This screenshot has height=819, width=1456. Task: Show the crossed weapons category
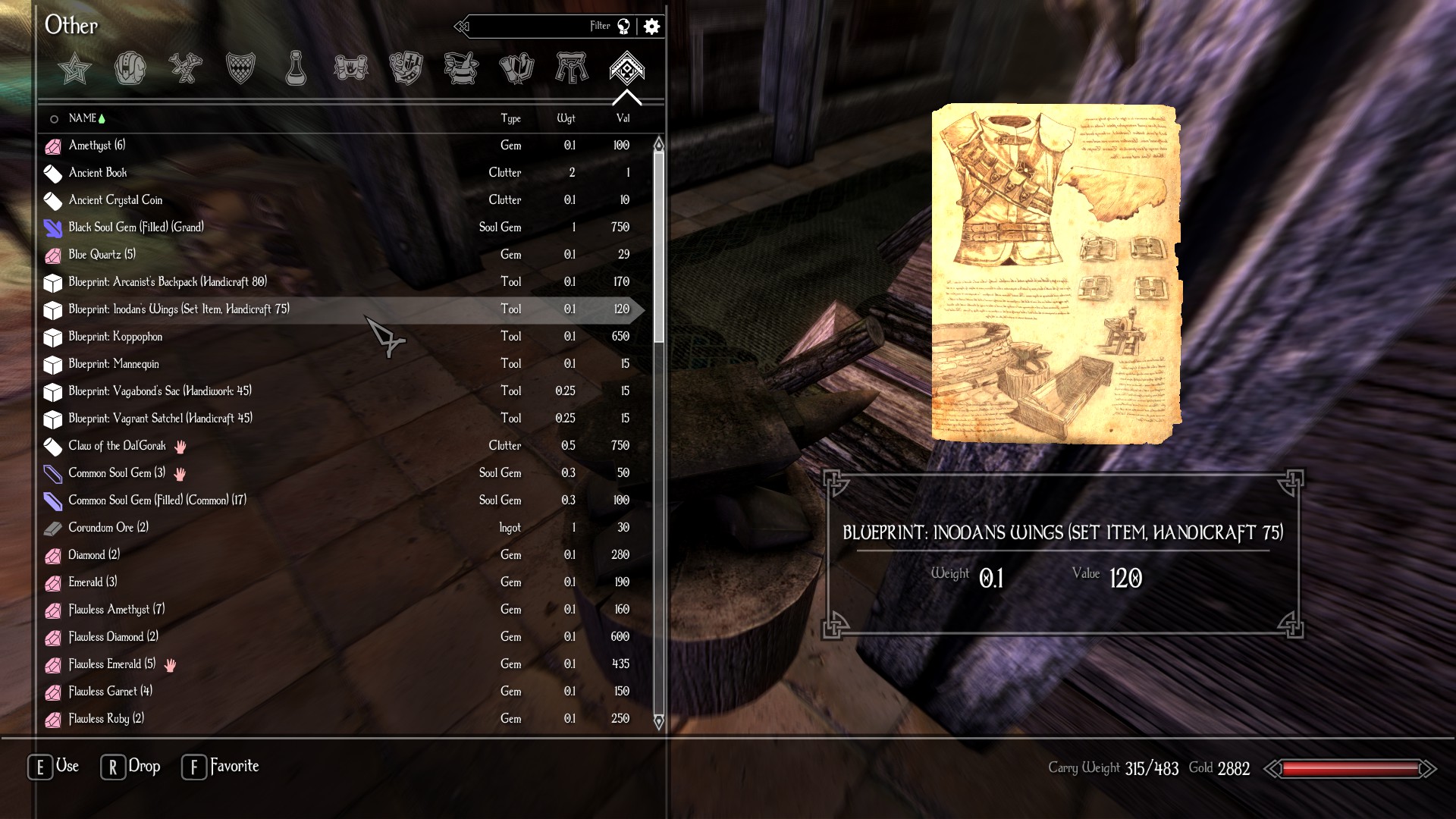(185, 69)
